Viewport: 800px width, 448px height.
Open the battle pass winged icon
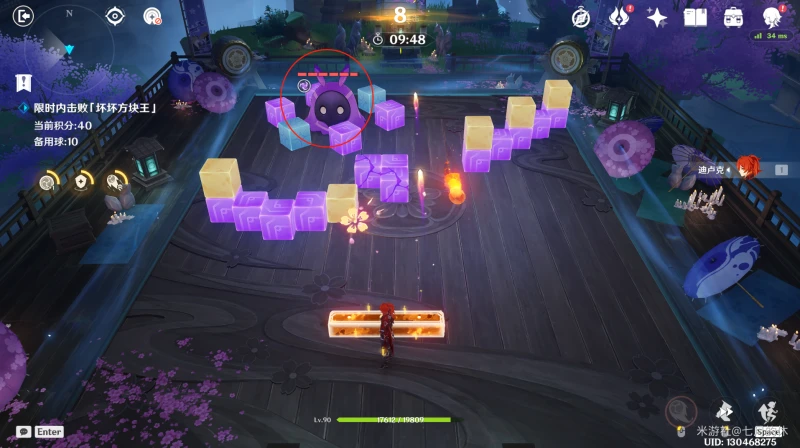click(x=619, y=17)
